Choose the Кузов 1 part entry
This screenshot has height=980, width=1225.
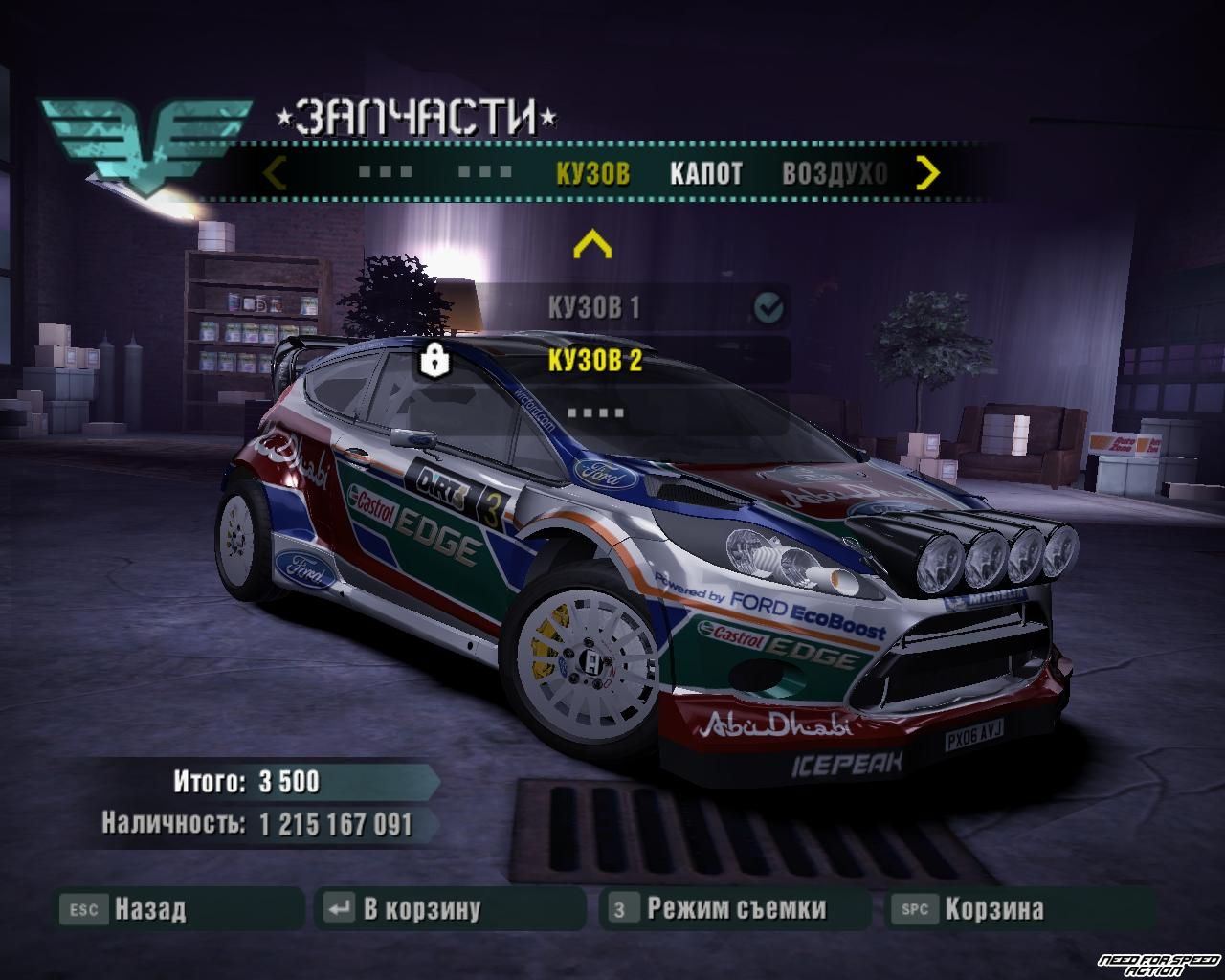[594, 307]
